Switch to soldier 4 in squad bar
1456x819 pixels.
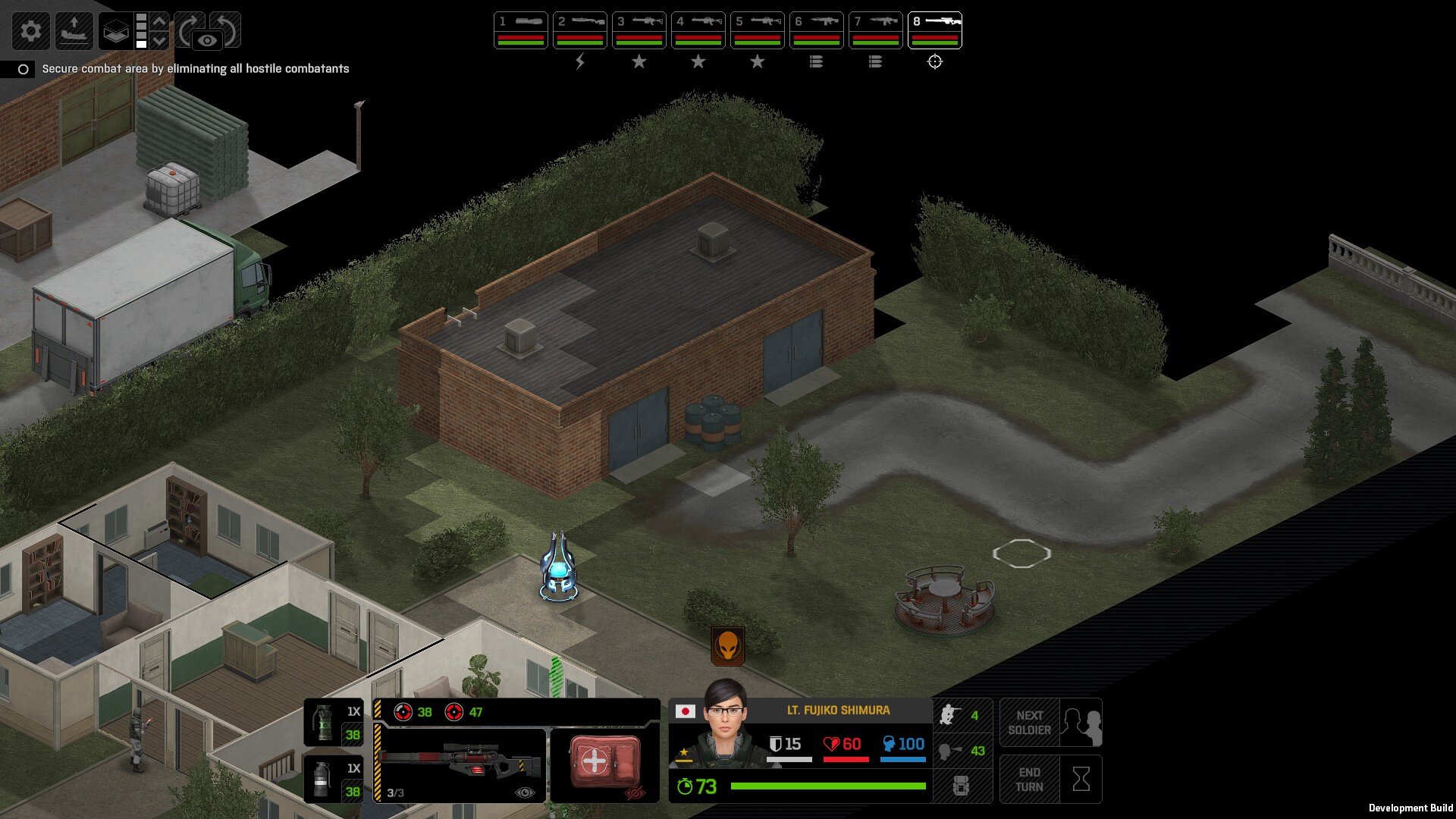point(698,30)
